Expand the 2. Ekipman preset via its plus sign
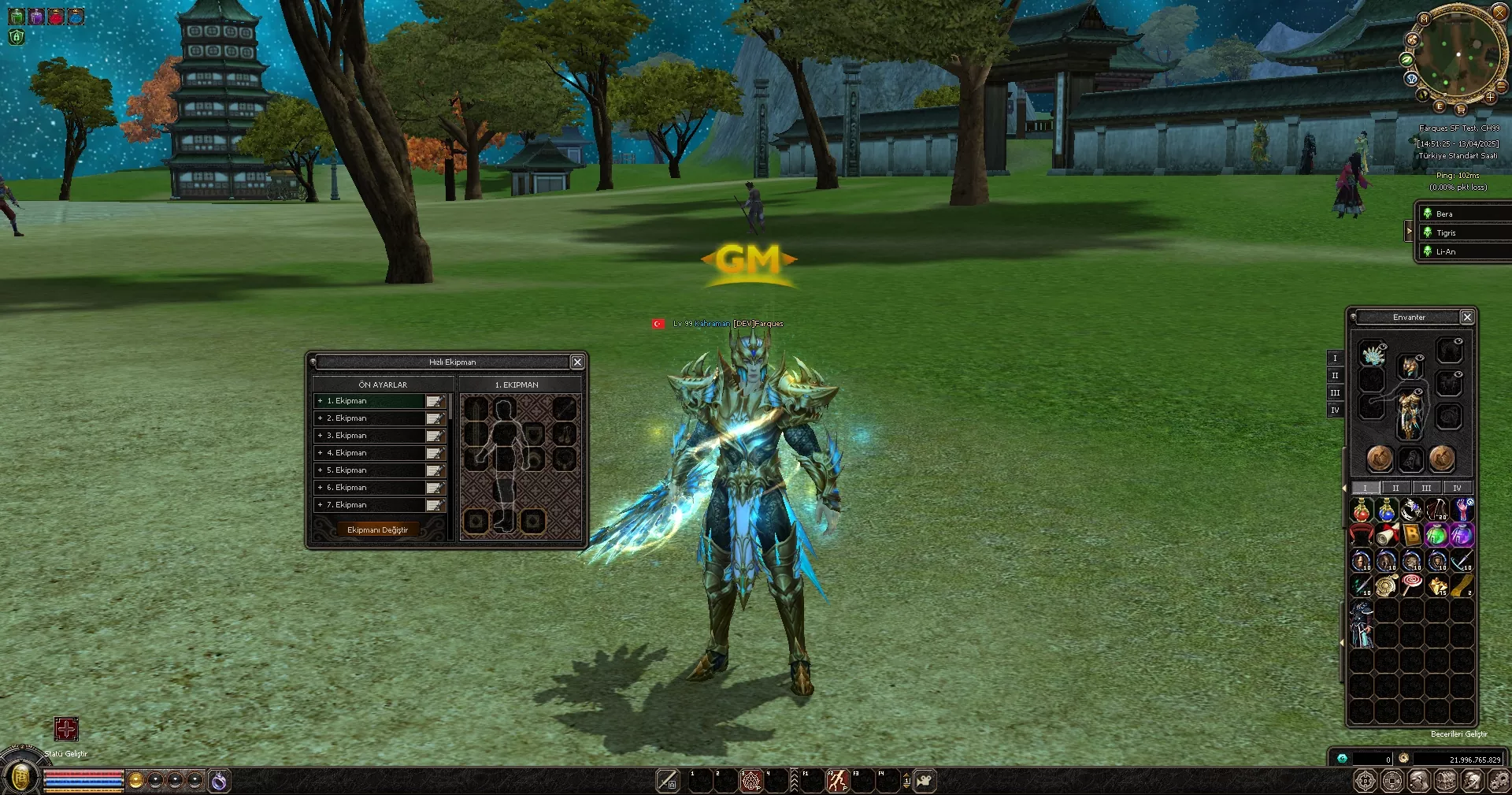1512x795 pixels. click(321, 418)
